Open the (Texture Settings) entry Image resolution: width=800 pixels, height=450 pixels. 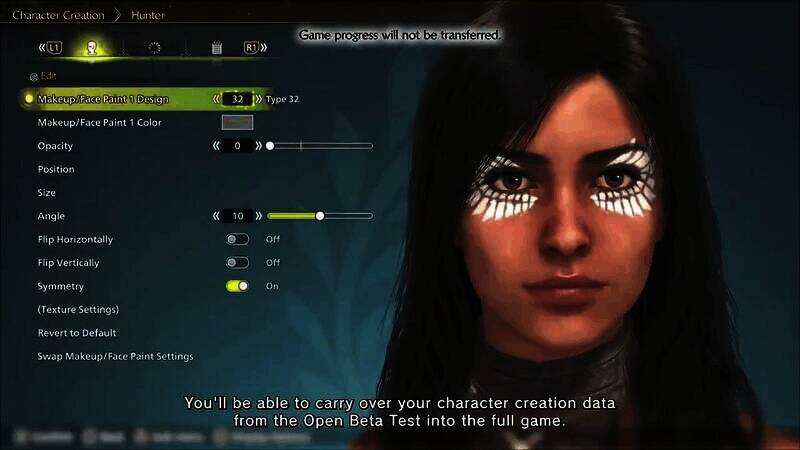coord(78,309)
